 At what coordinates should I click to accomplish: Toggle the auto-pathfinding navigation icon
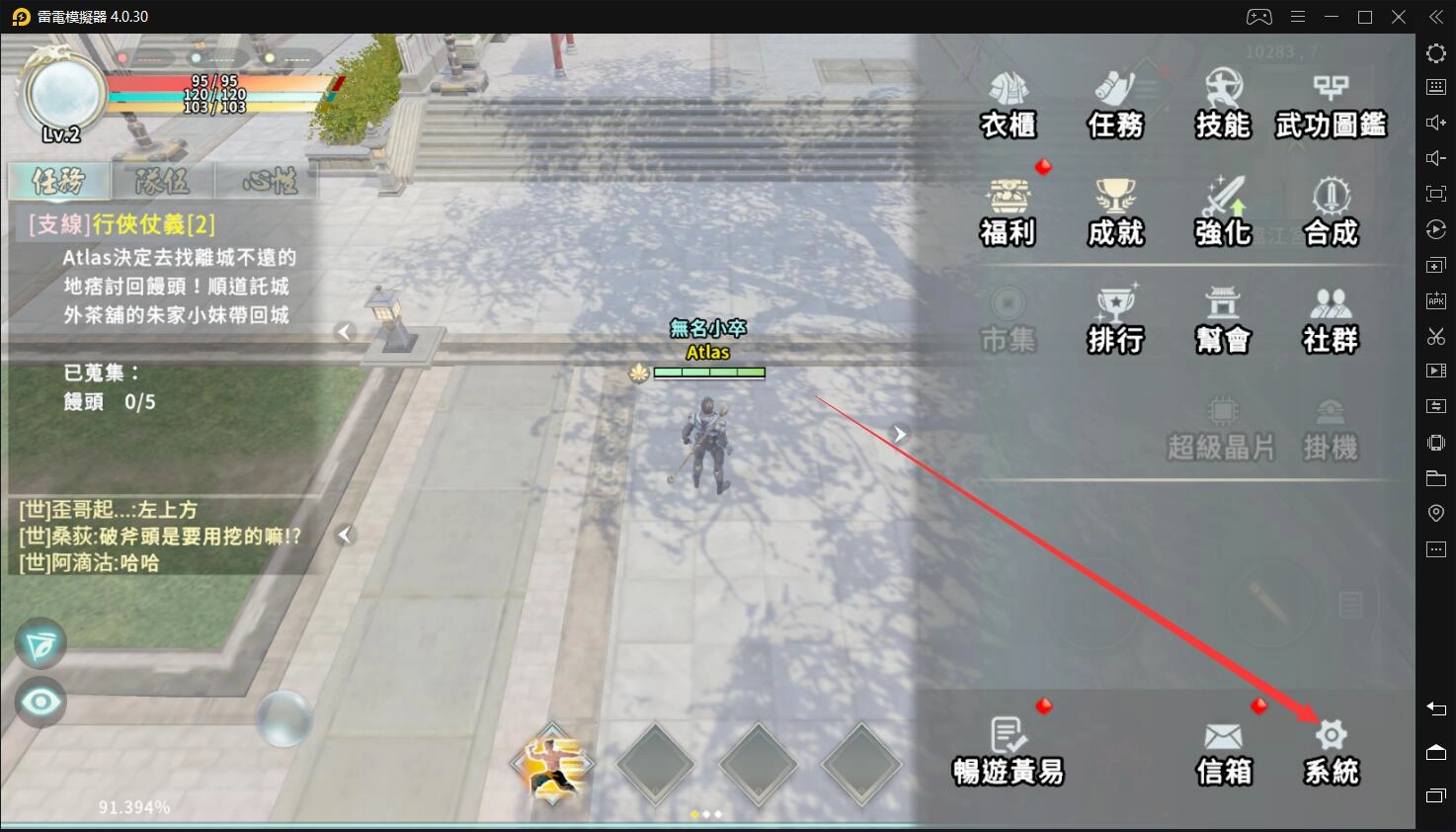coord(40,643)
